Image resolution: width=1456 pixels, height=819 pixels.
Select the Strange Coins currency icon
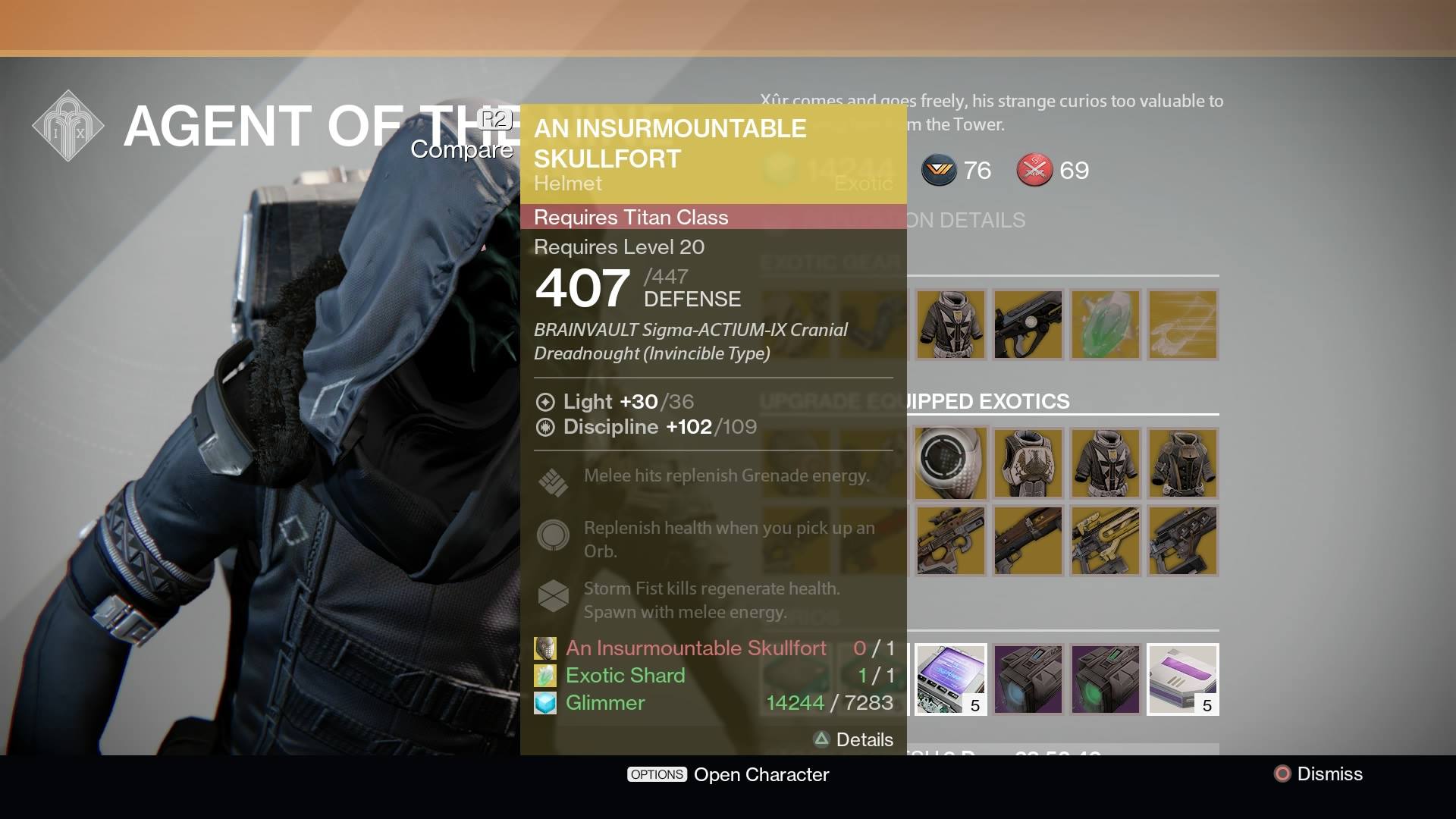click(x=939, y=170)
